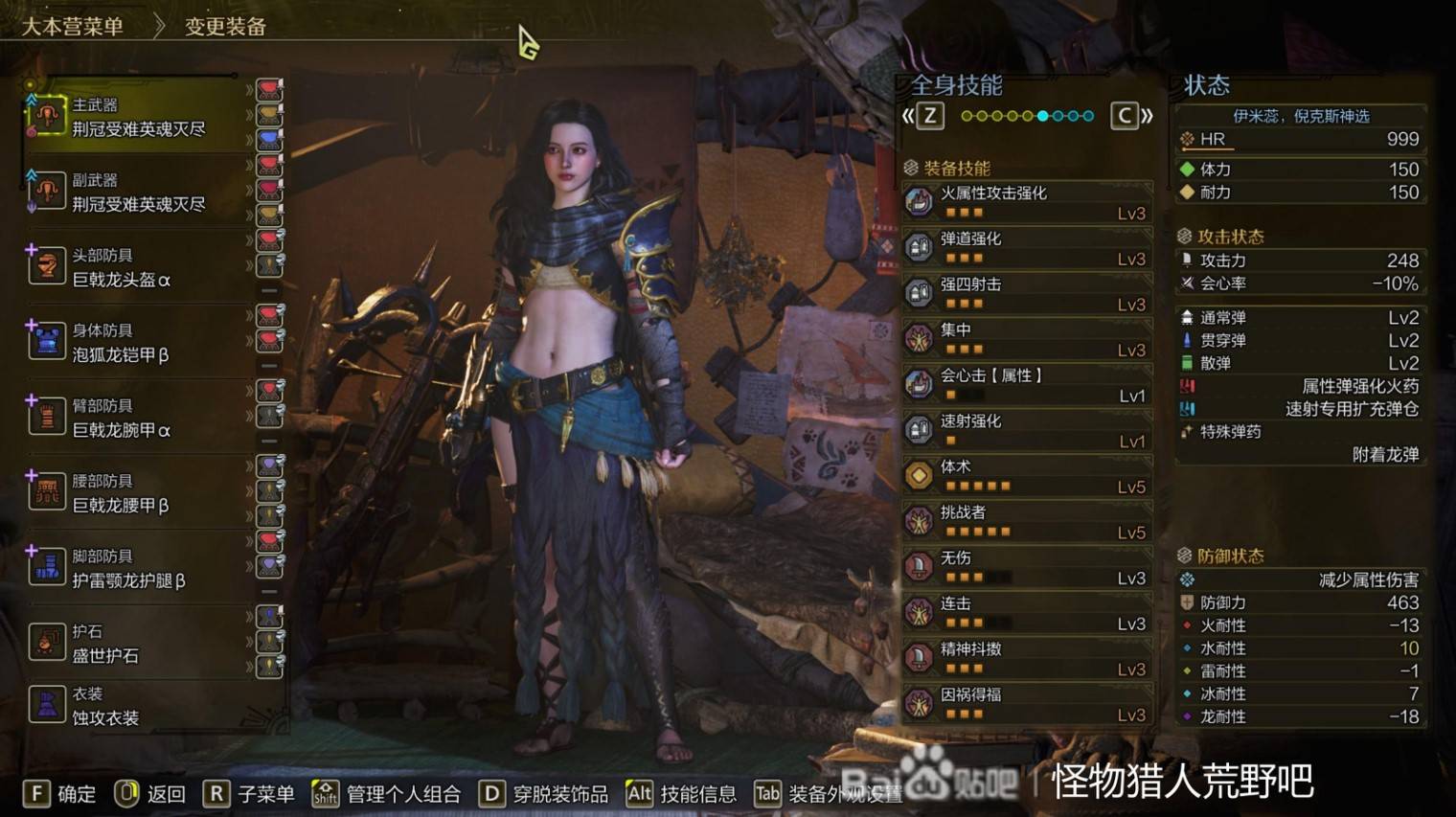Select the mantle 蚀攻衣装 slot
1456x817 pixels.
tap(137, 706)
